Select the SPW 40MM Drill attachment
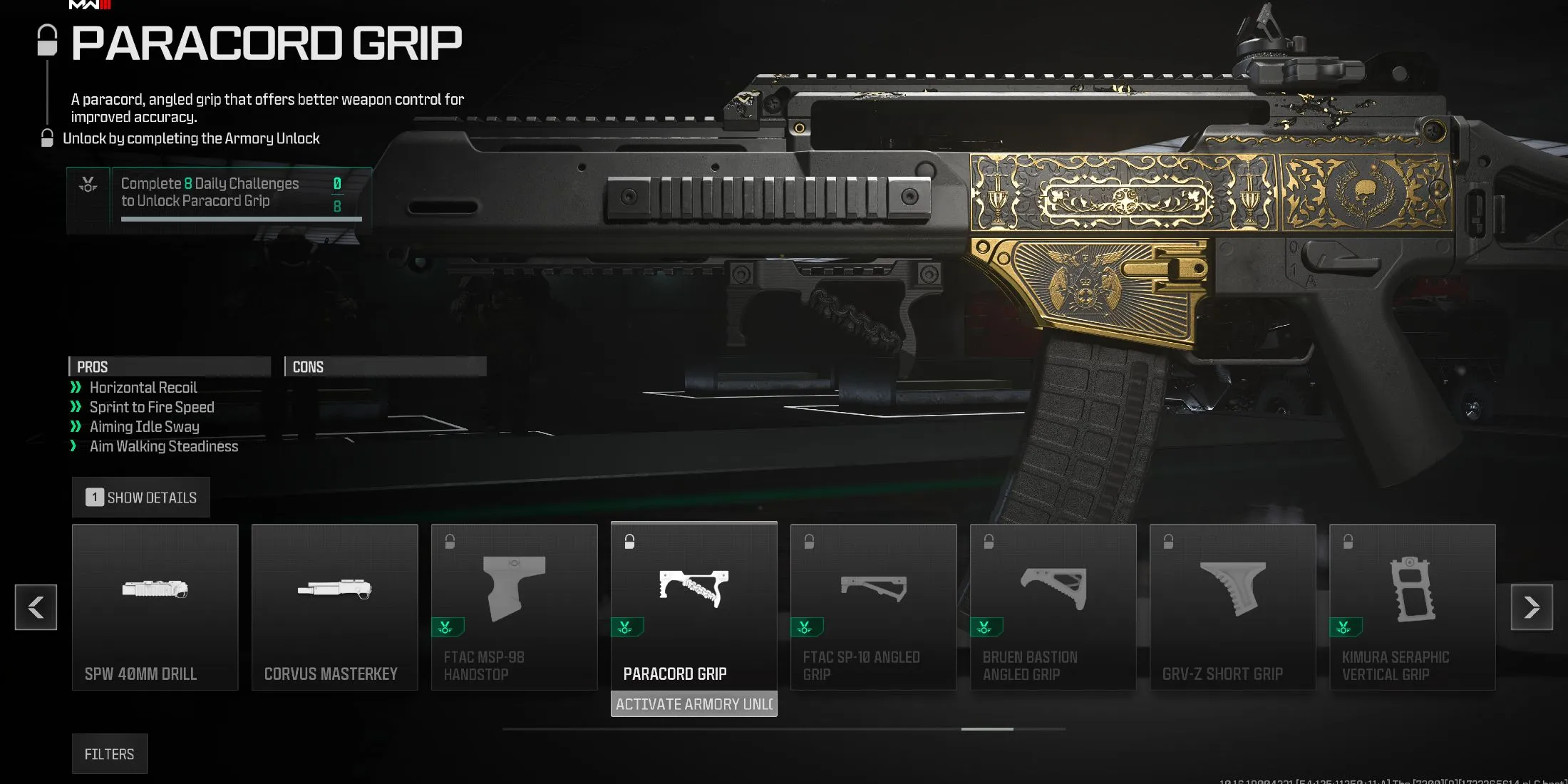The image size is (1568, 784). pos(155,607)
